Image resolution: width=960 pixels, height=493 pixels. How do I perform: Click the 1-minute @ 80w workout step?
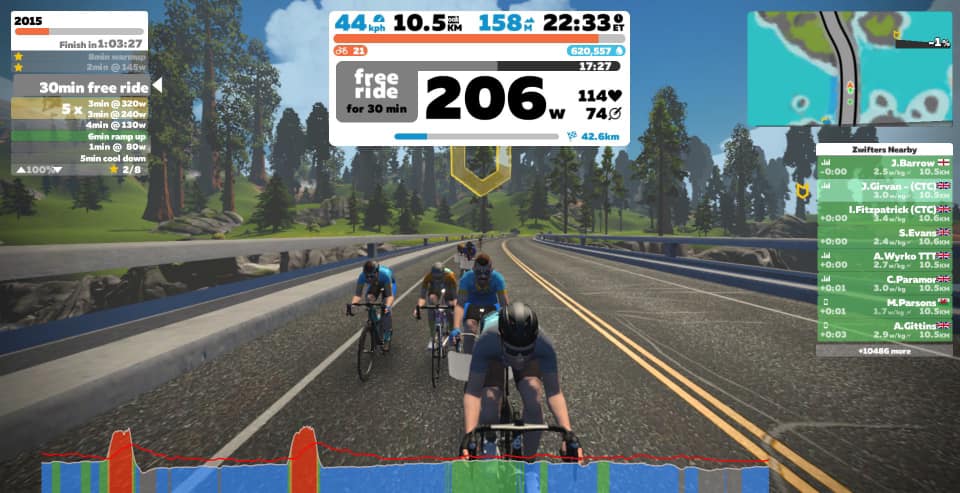click(115, 147)
